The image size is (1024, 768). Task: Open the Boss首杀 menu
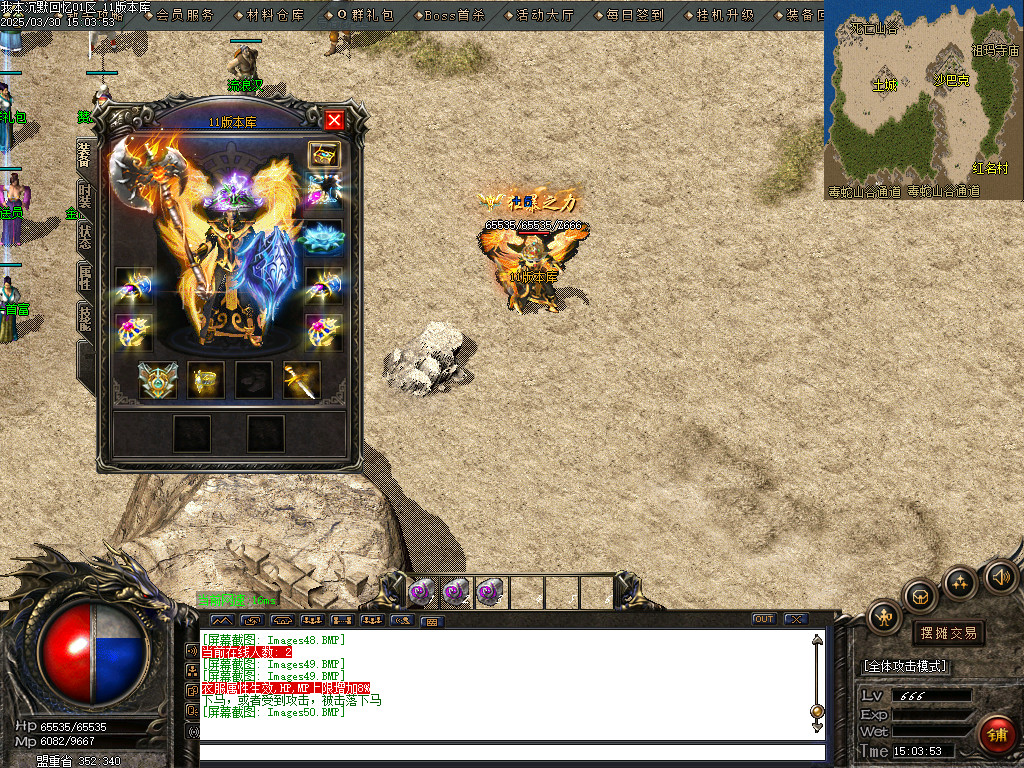pyautogui.click(x=453, y=15)
